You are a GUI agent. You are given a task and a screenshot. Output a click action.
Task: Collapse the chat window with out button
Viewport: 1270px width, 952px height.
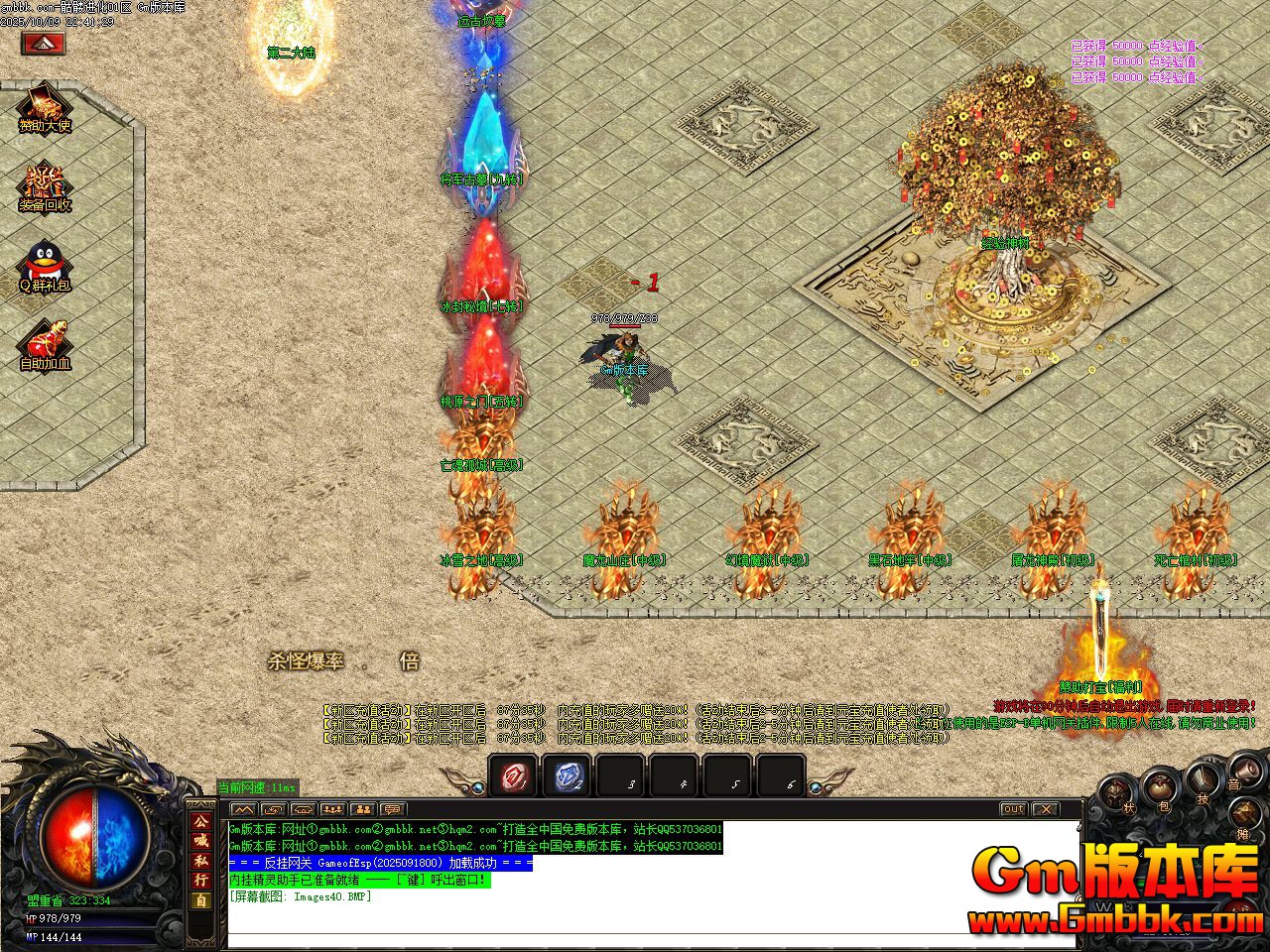point(1012,809)
